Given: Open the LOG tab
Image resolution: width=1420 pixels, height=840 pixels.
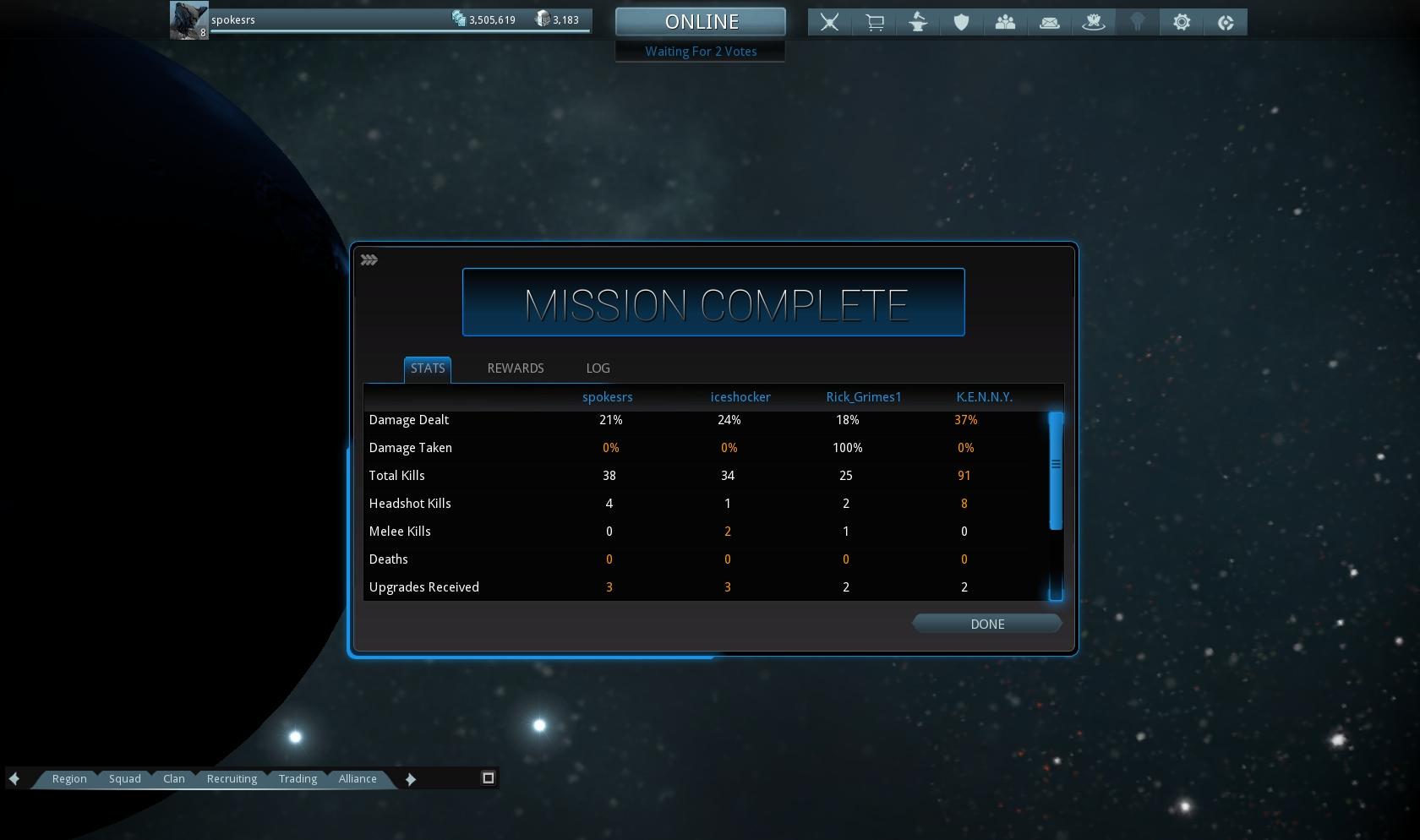Looking at the screenshot, I should [x=598, y=368].
